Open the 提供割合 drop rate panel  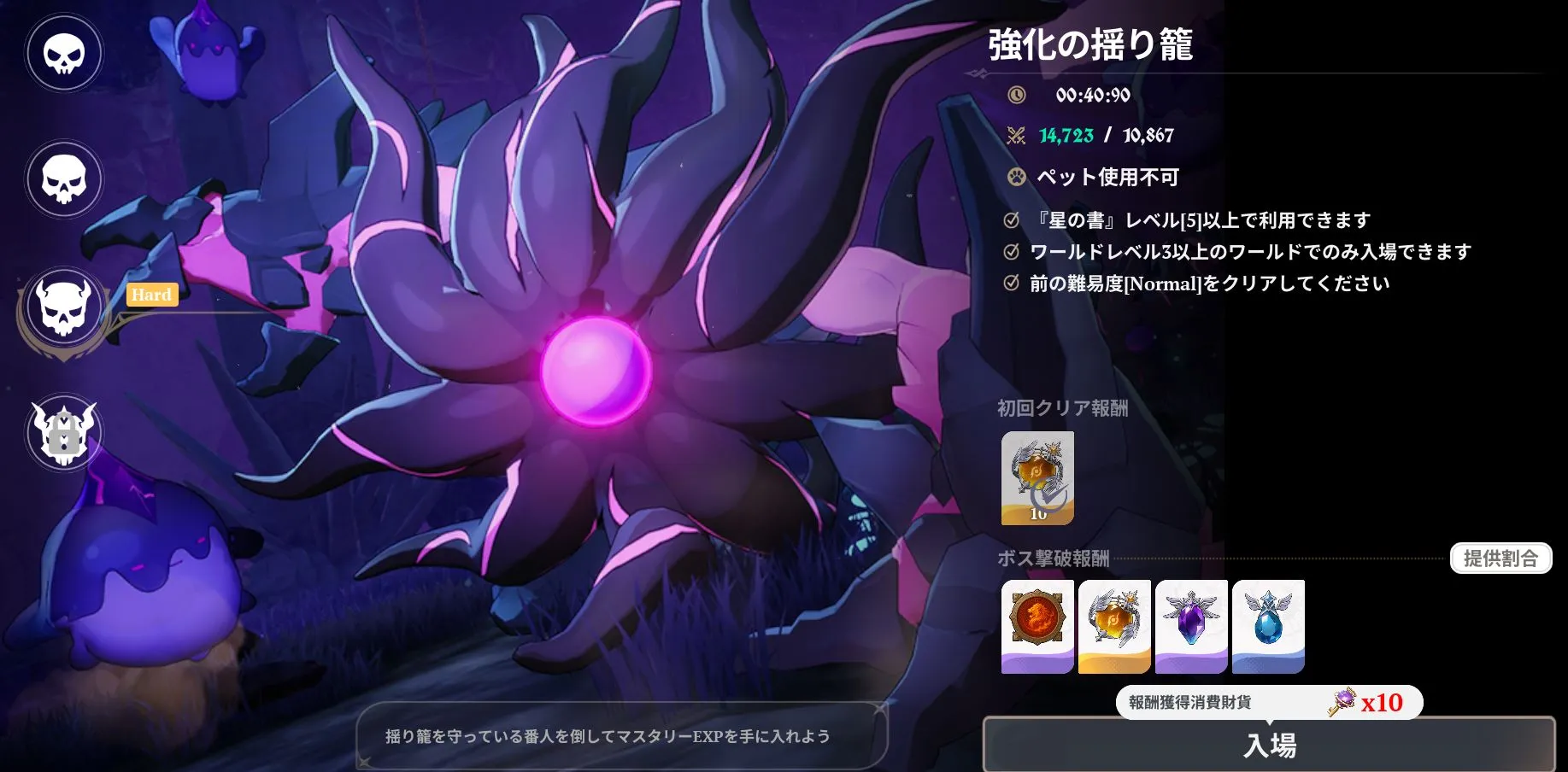[1501, 559]
